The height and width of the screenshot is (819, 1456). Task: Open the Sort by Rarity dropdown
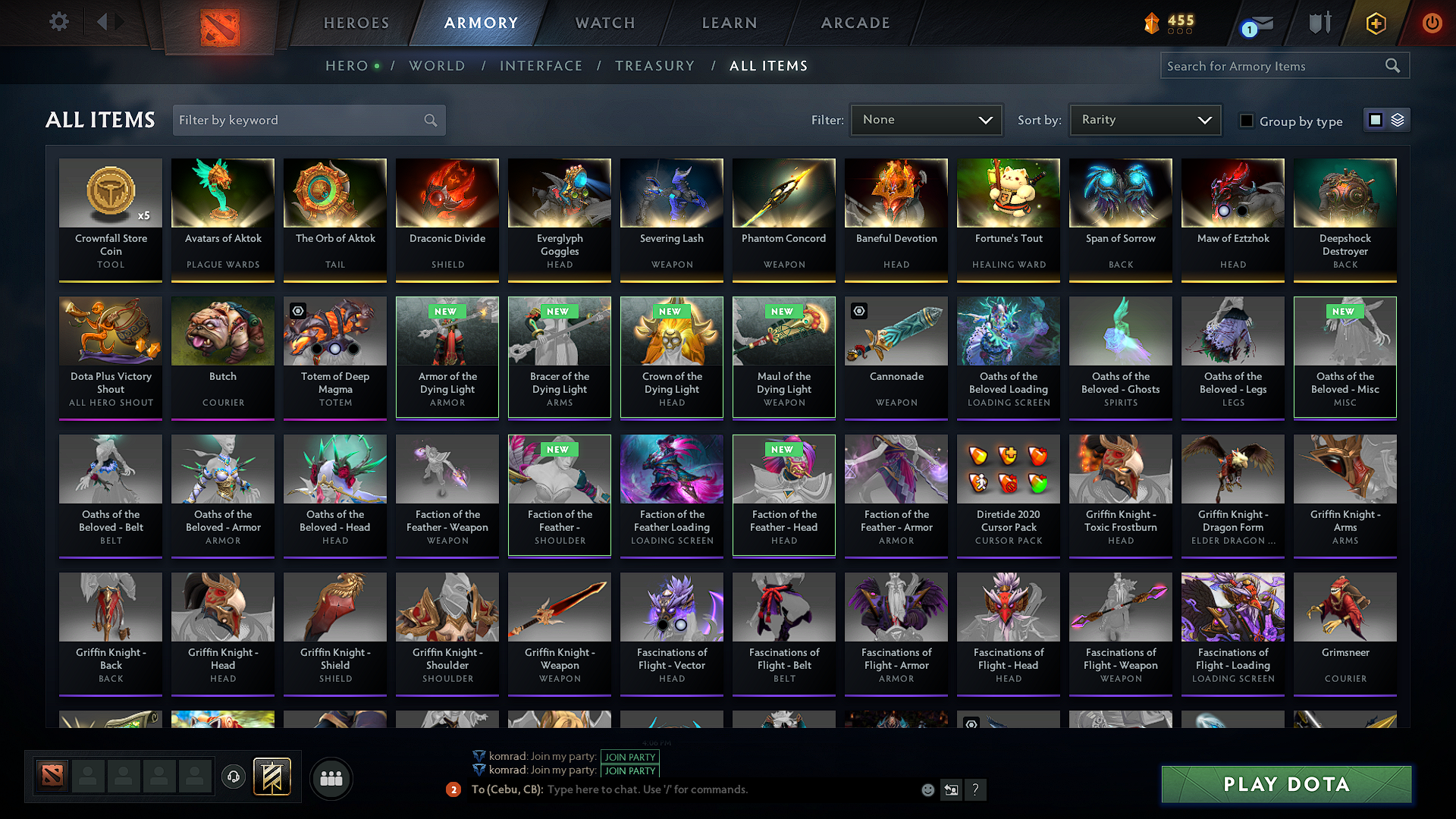click(x=1145, y=120)
